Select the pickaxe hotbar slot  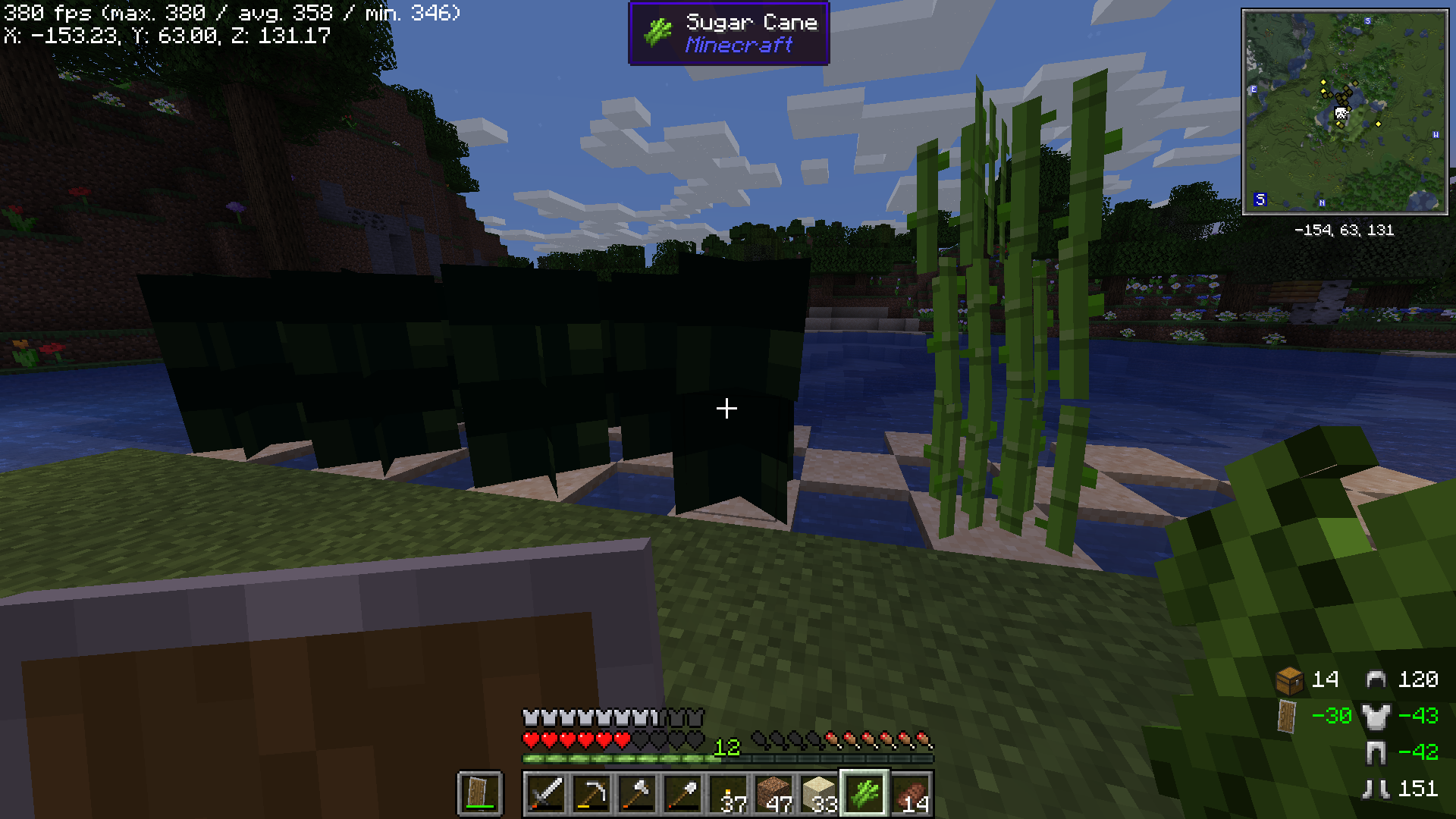(x=592, y=792)
